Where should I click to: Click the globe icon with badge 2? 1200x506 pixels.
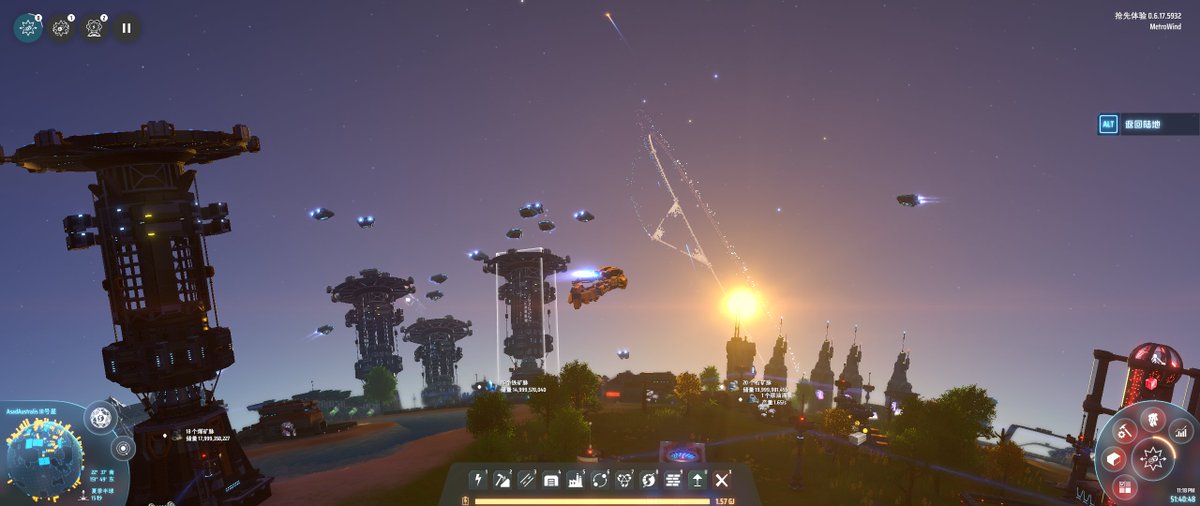pos(94,28)
